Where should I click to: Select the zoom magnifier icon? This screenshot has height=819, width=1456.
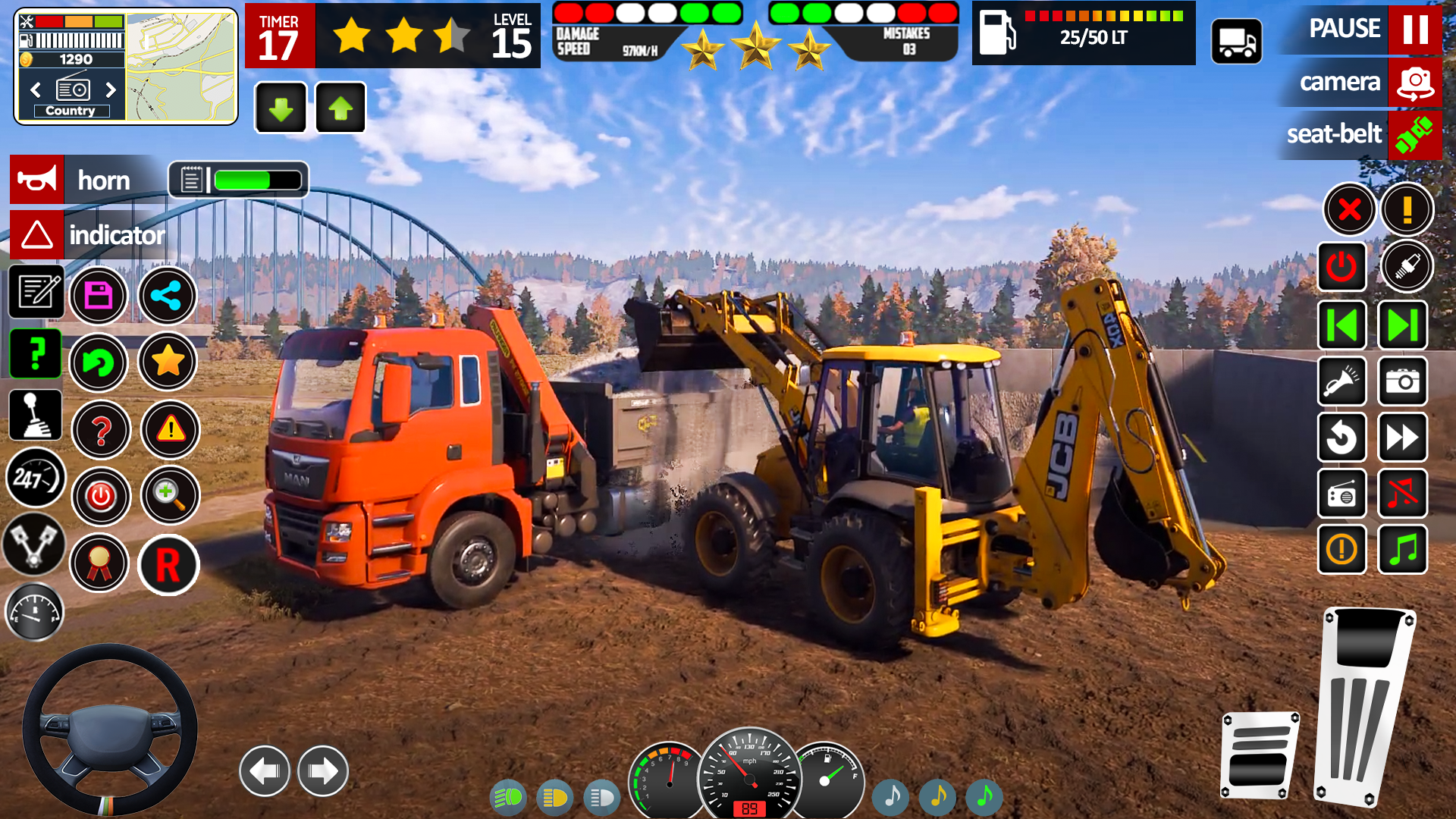(x=171, y=496)
